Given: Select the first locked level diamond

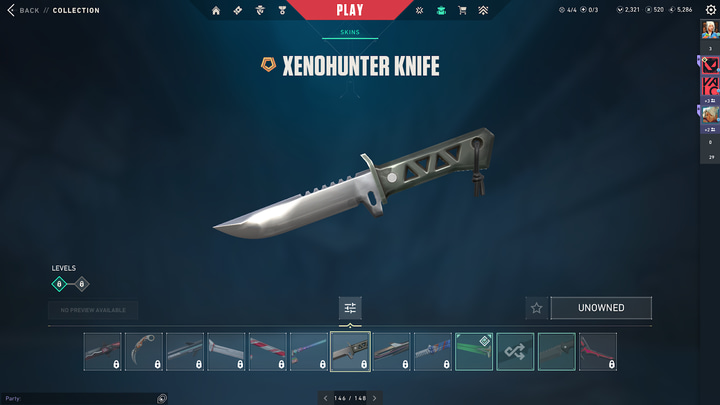Looking at the screenshot, I should (59, 284).
